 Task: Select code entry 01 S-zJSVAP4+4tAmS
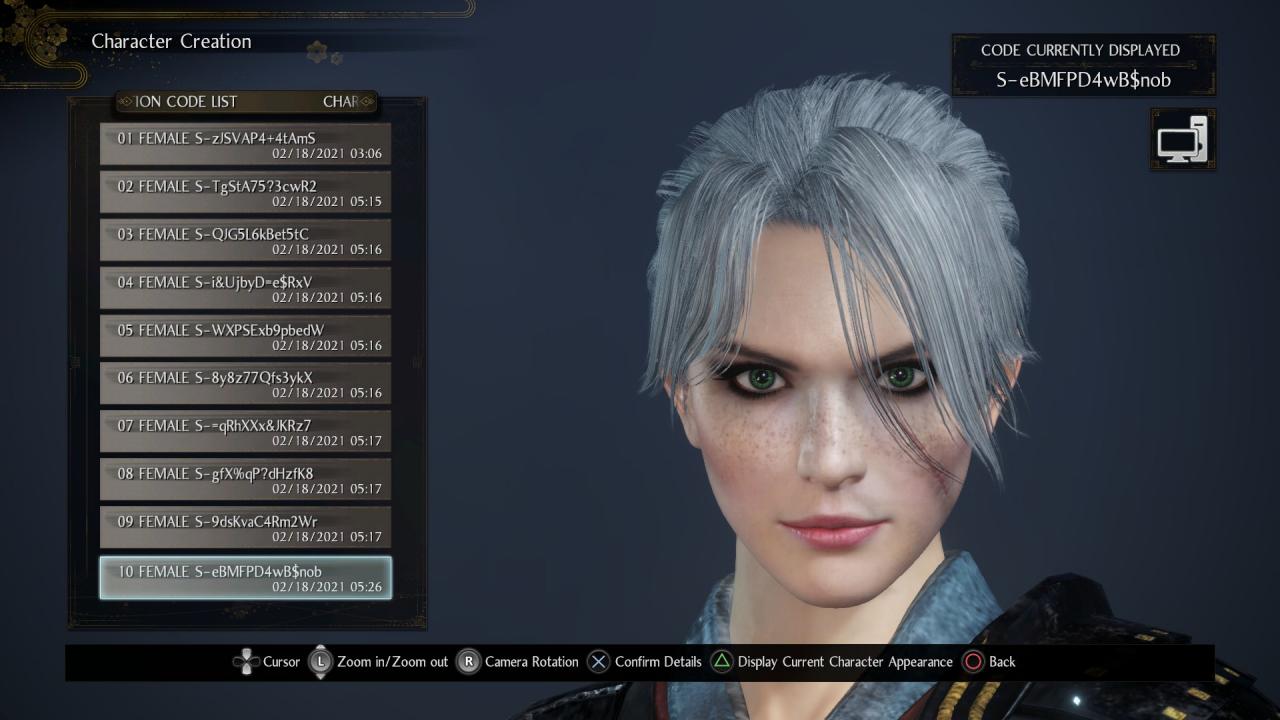coord(245,145)
